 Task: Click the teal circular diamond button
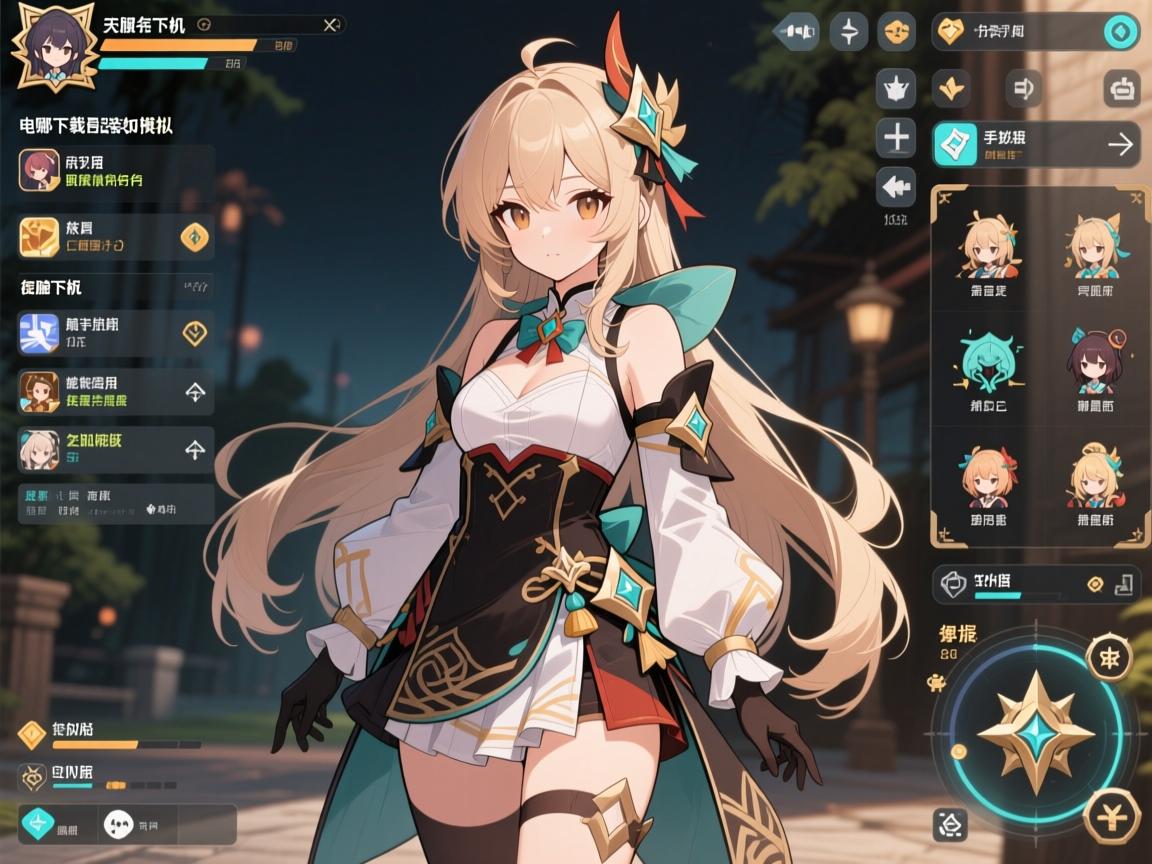tap(1121, 32)
